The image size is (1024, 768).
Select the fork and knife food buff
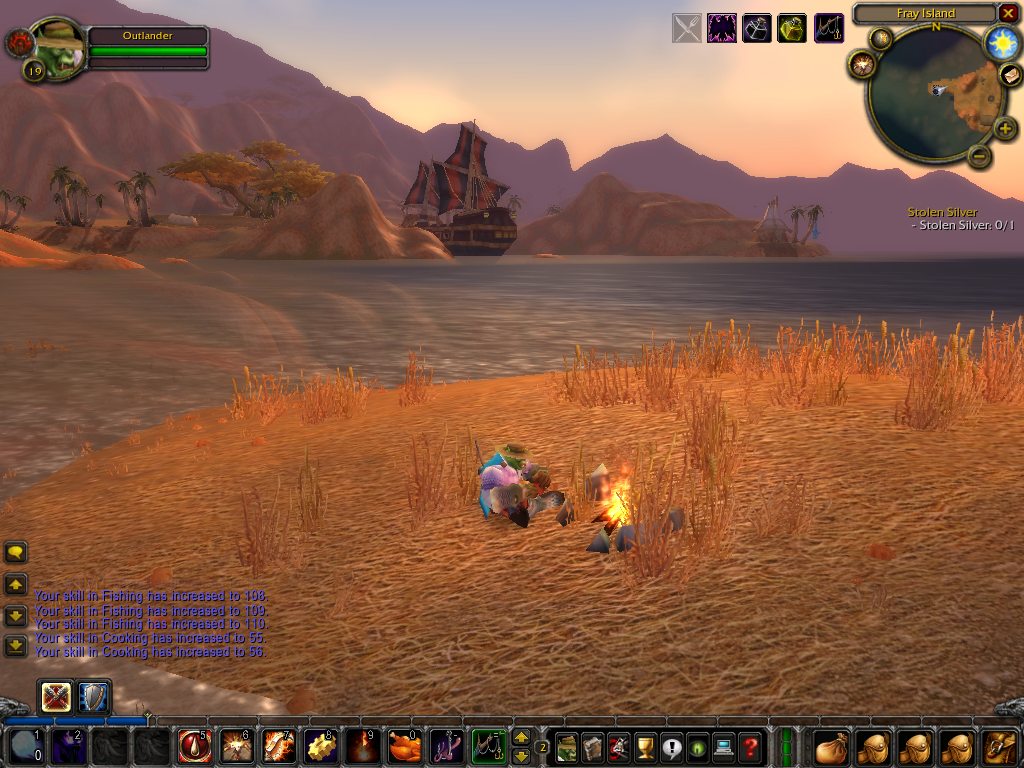click(687, 28)
